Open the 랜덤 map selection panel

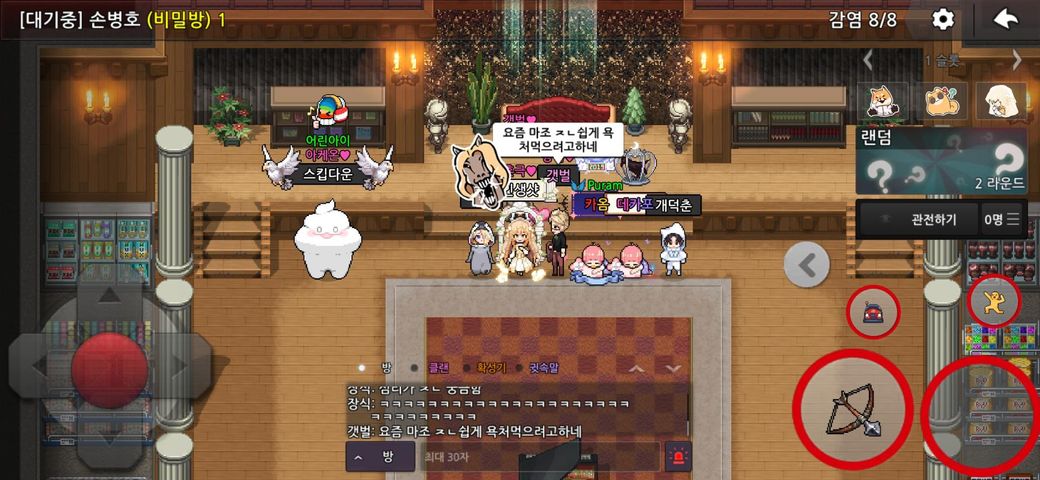point(941,160)
